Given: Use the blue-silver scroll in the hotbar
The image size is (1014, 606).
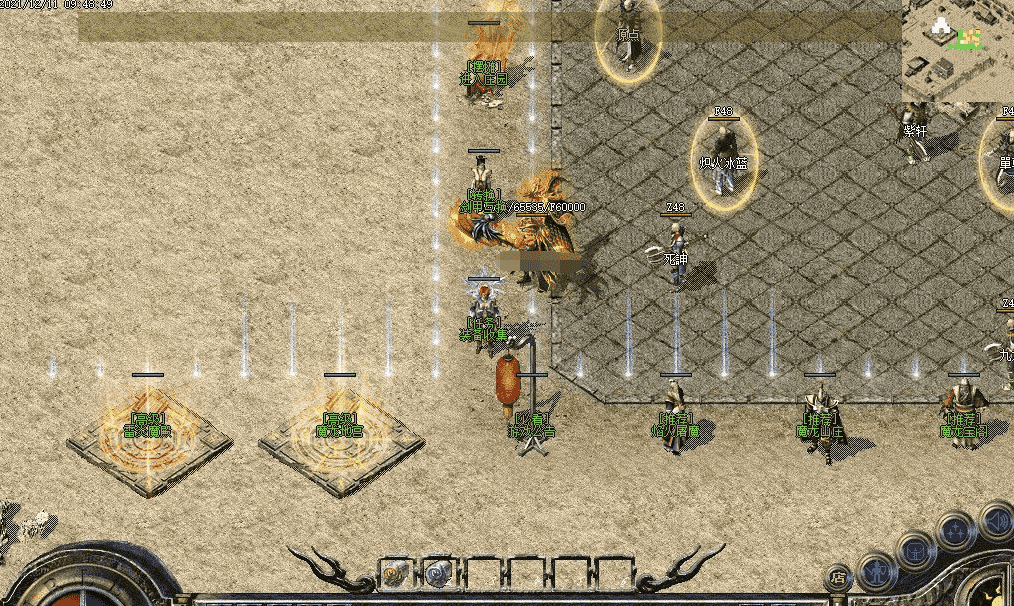Looking at the screenshot, I should coord(437,573).
